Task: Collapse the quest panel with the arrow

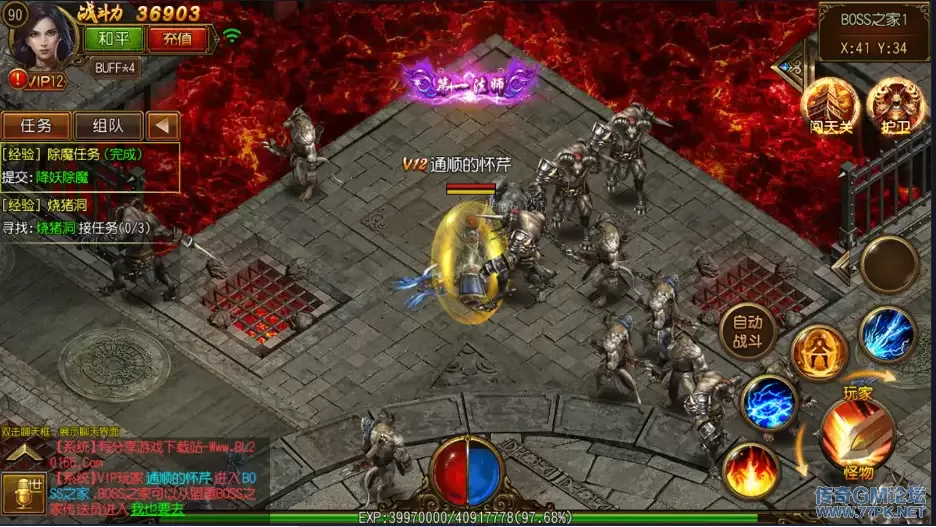Action: pyautogui.click(x=163, y=126)
